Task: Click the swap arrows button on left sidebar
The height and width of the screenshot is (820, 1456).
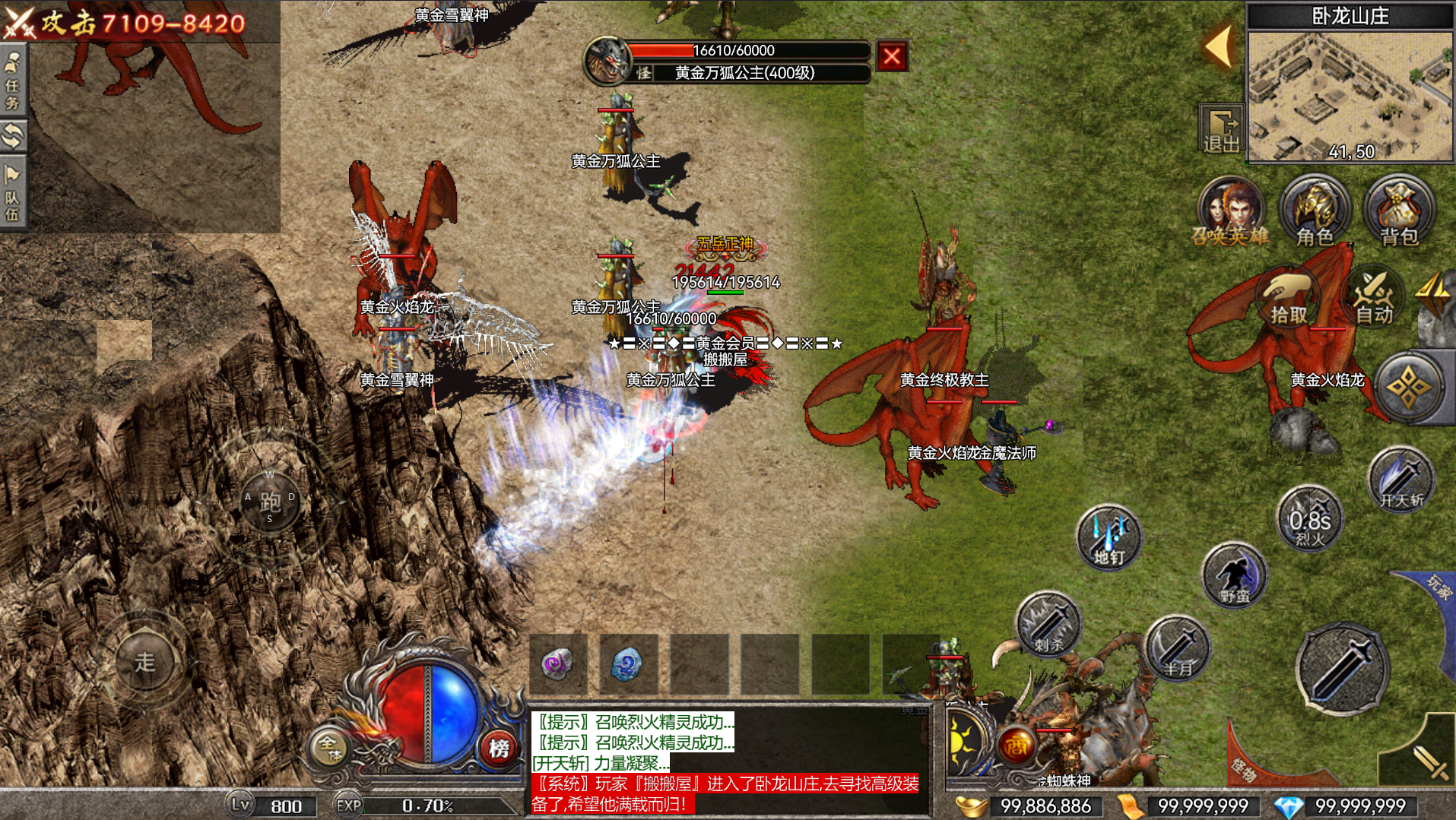Action: [13, 136]
